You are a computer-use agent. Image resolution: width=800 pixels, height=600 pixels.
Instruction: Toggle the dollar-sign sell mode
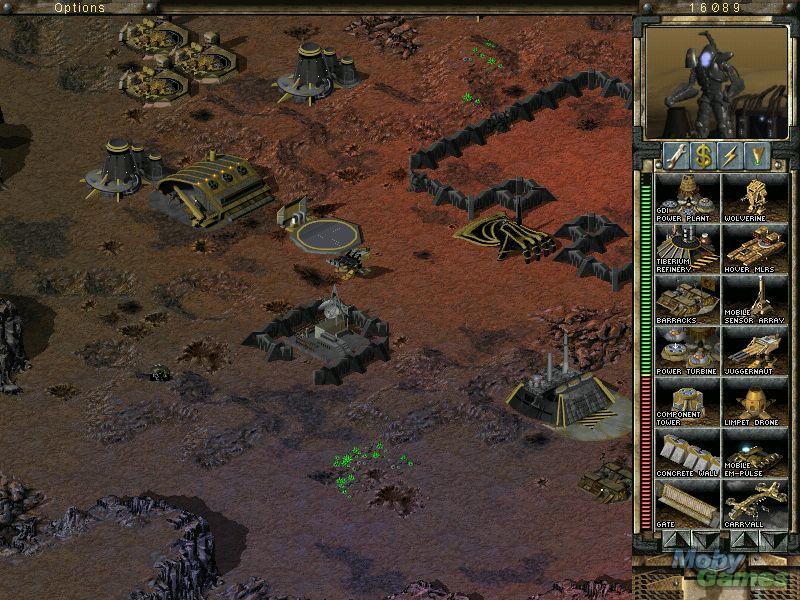tap(704, 154)
